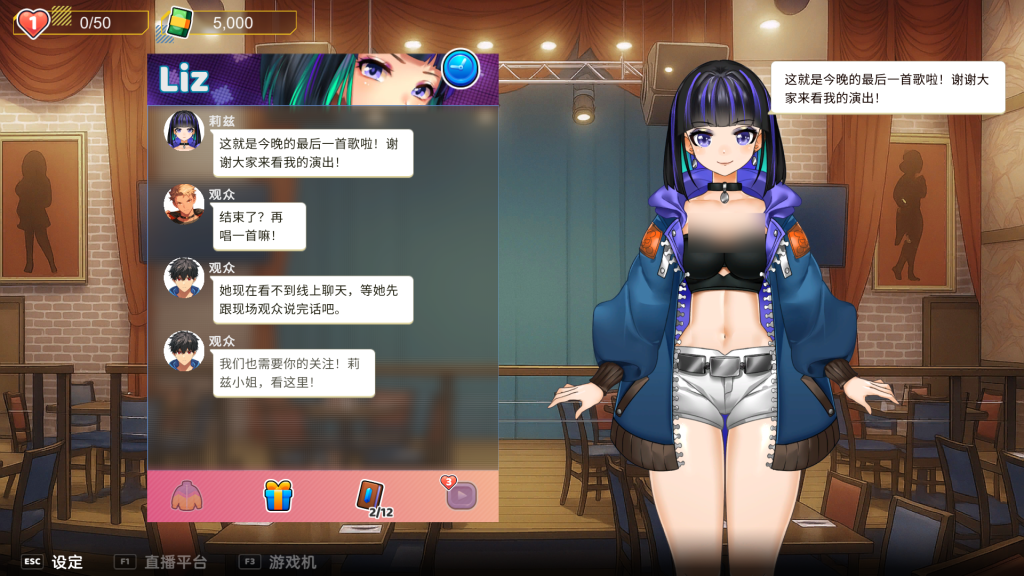This screenshot has width=1024, height=576.
Task: Click the video play icon with heart badge
Action: coord(460,494)
